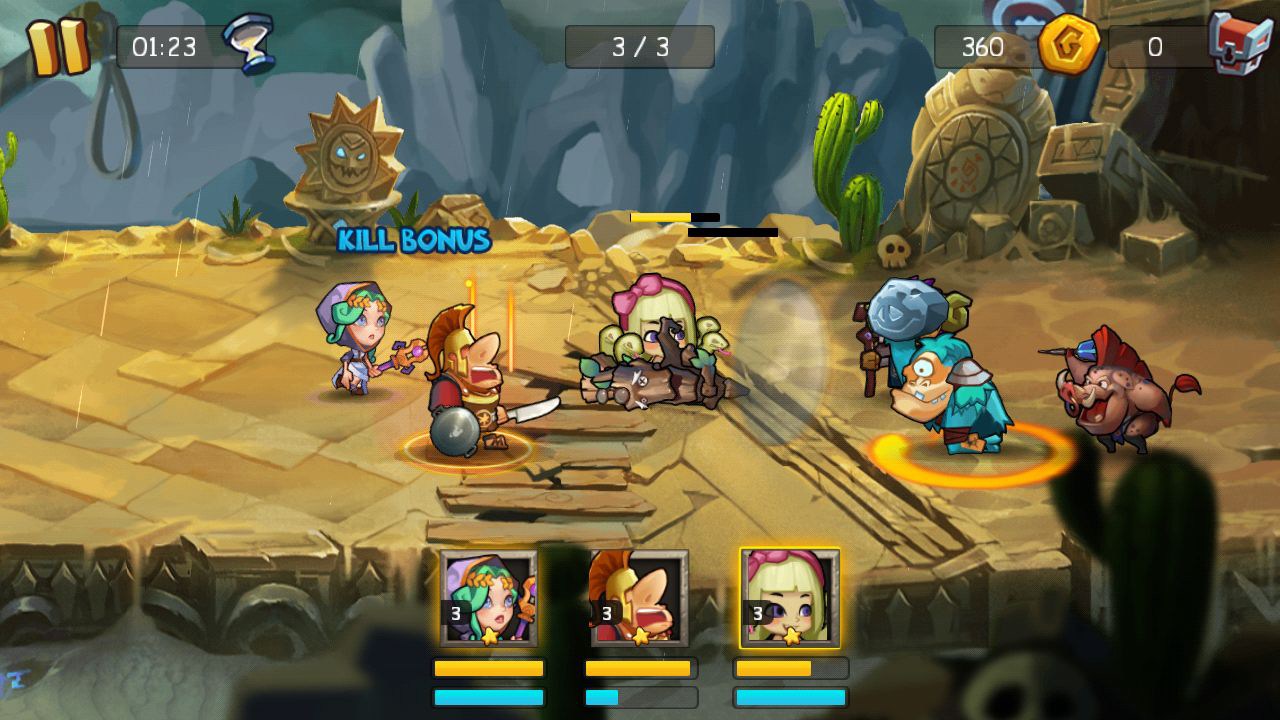Select the green-haired mage hero portrait
The height and width of the screenshot is (720, 1280).
pos(488,598)
